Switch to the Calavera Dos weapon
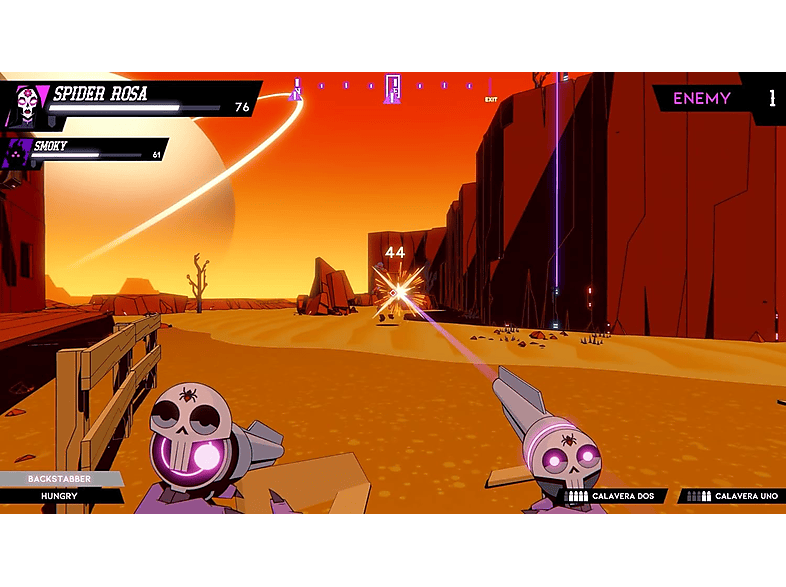786x587 pixels. click(612, 496)
